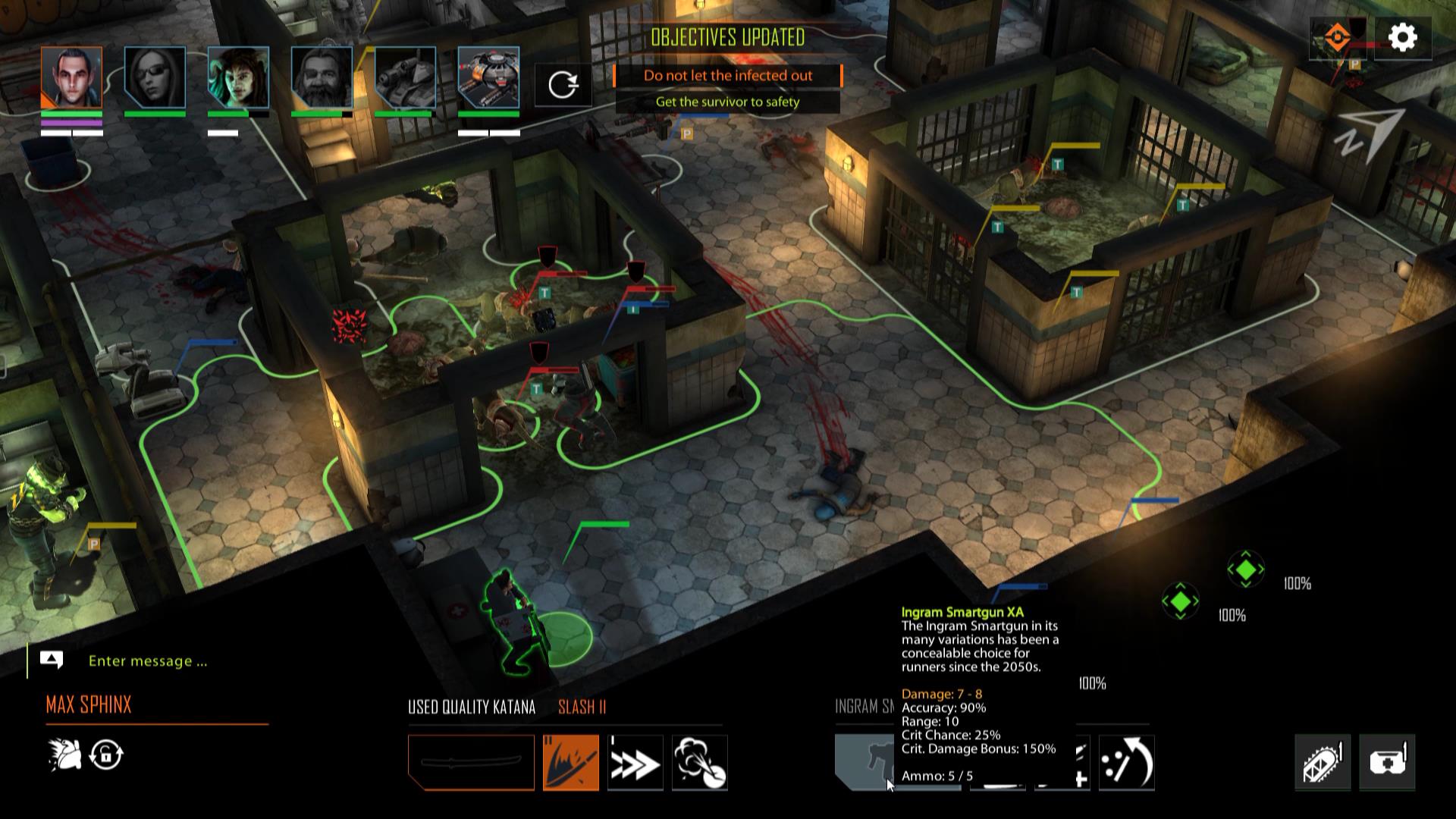
Task: Click the Enter message chat field
Action: [x=148, y=661]
